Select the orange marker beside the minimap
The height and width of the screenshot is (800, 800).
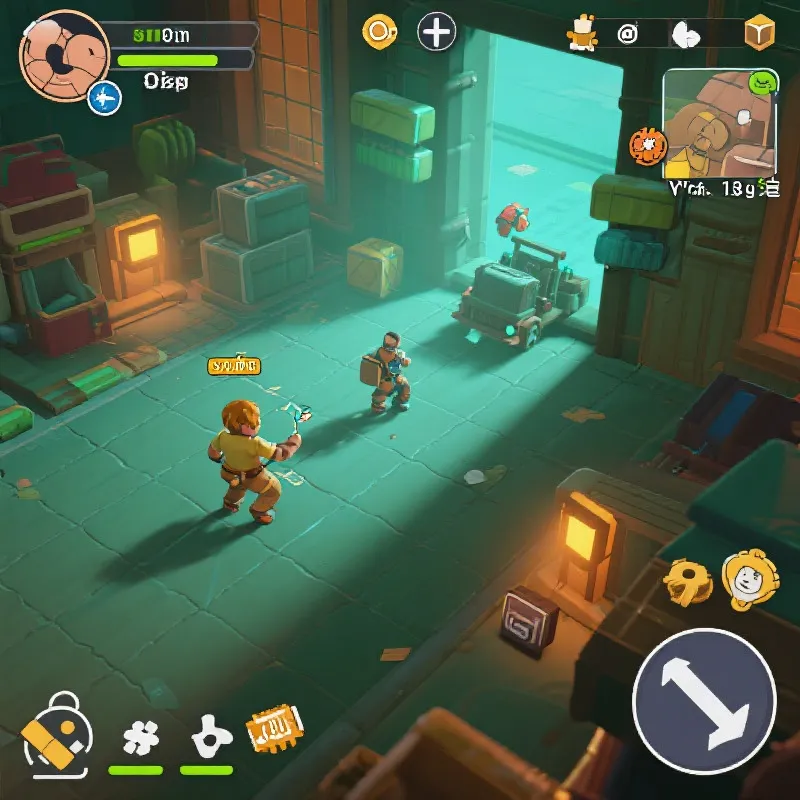coord(647,147)
